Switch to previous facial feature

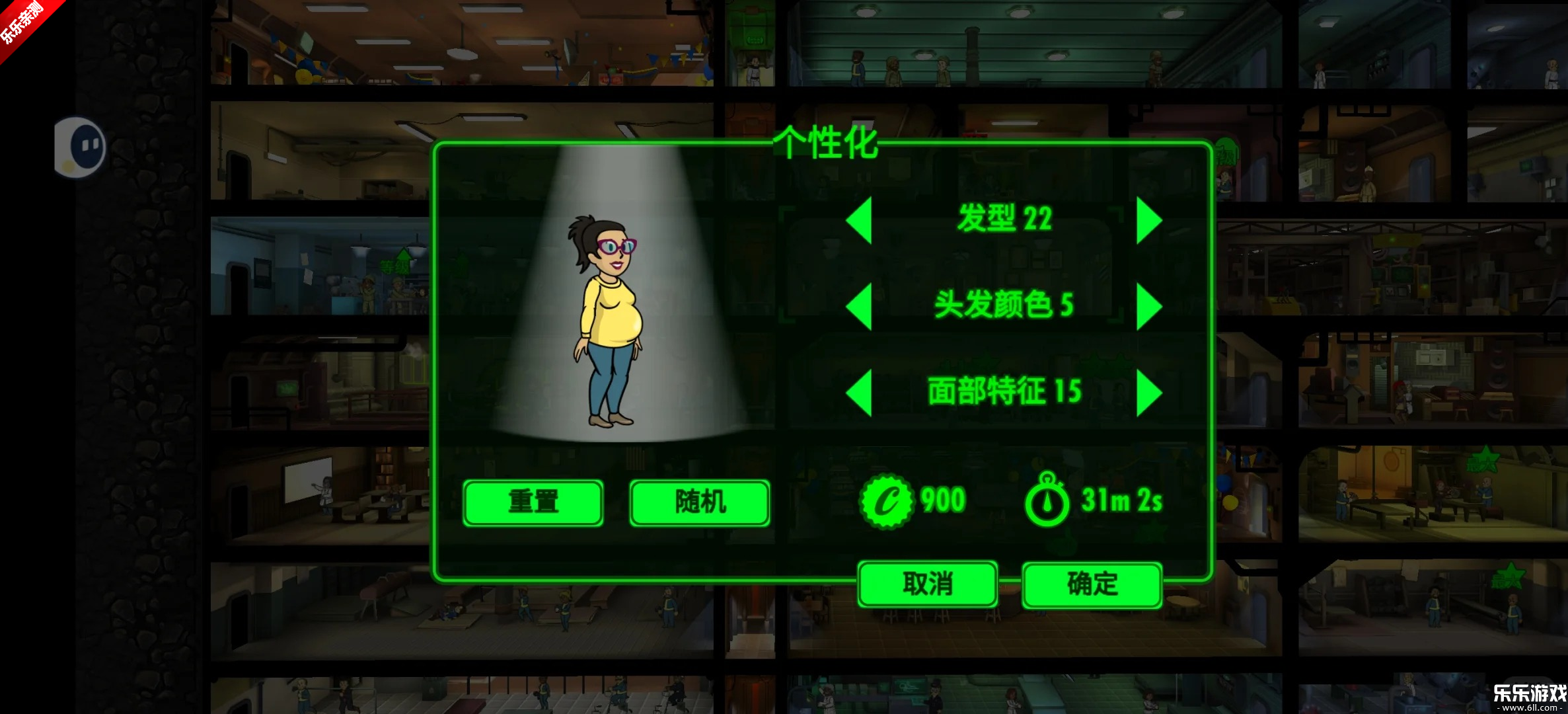click(x=859, y=393)
